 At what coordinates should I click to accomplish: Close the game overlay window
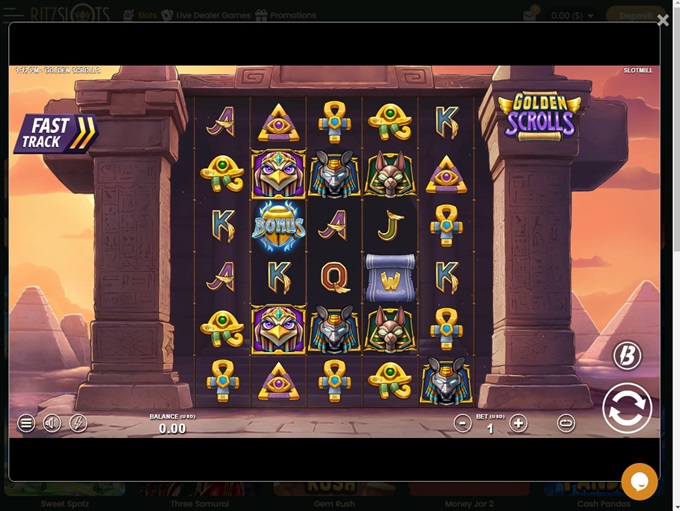coord(662,20)
